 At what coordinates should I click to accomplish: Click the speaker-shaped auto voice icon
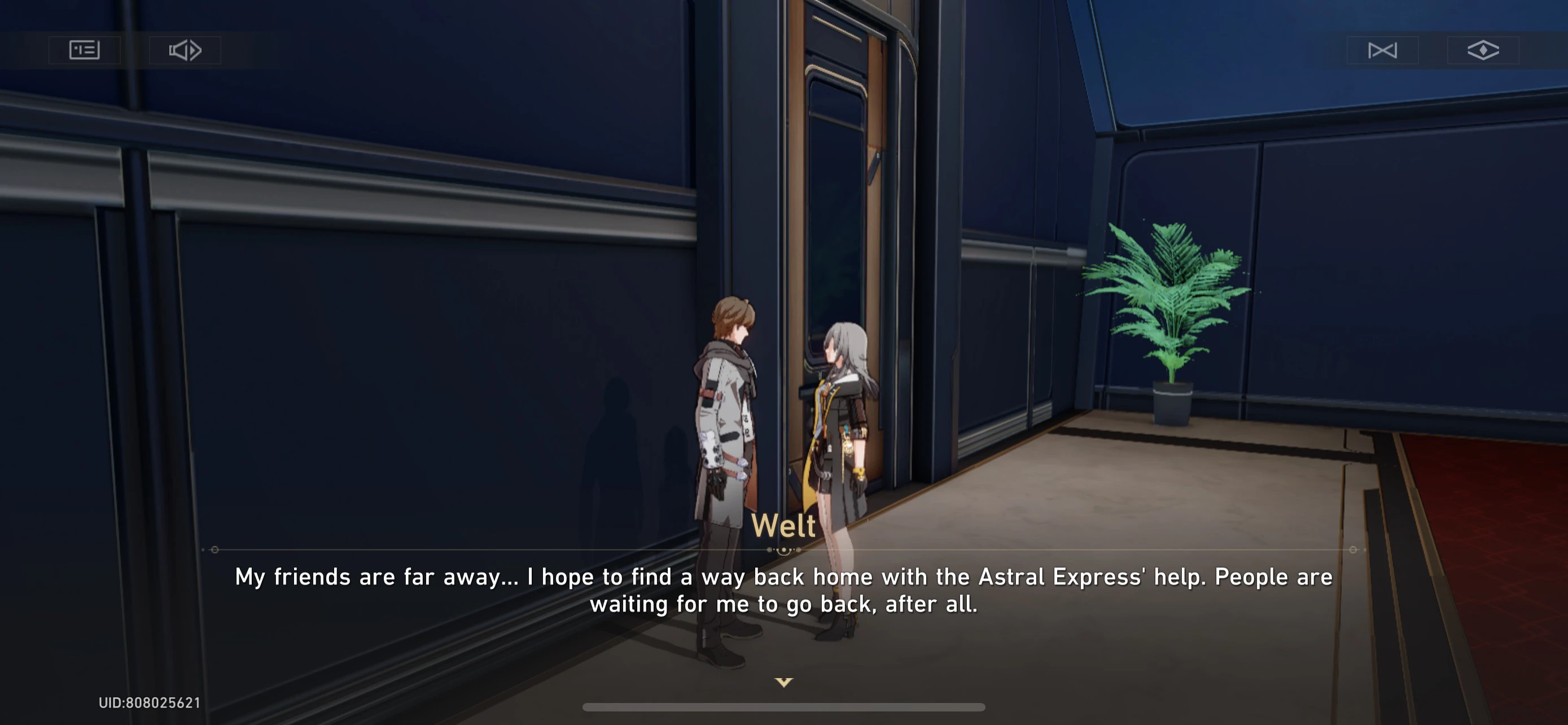185,50
